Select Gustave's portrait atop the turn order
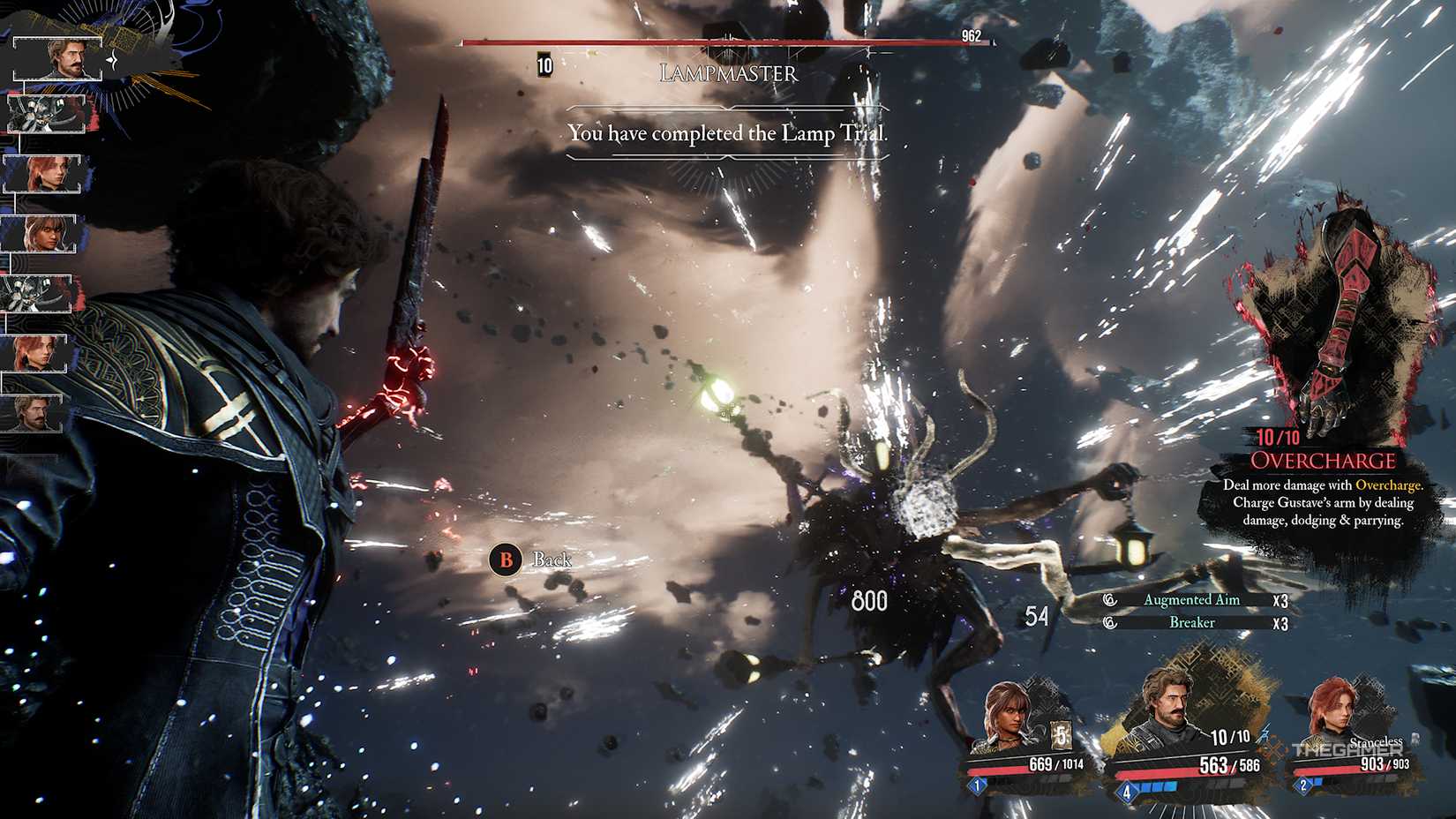The width and height of the screenshot is (1456, 819). tap(57, 59)
